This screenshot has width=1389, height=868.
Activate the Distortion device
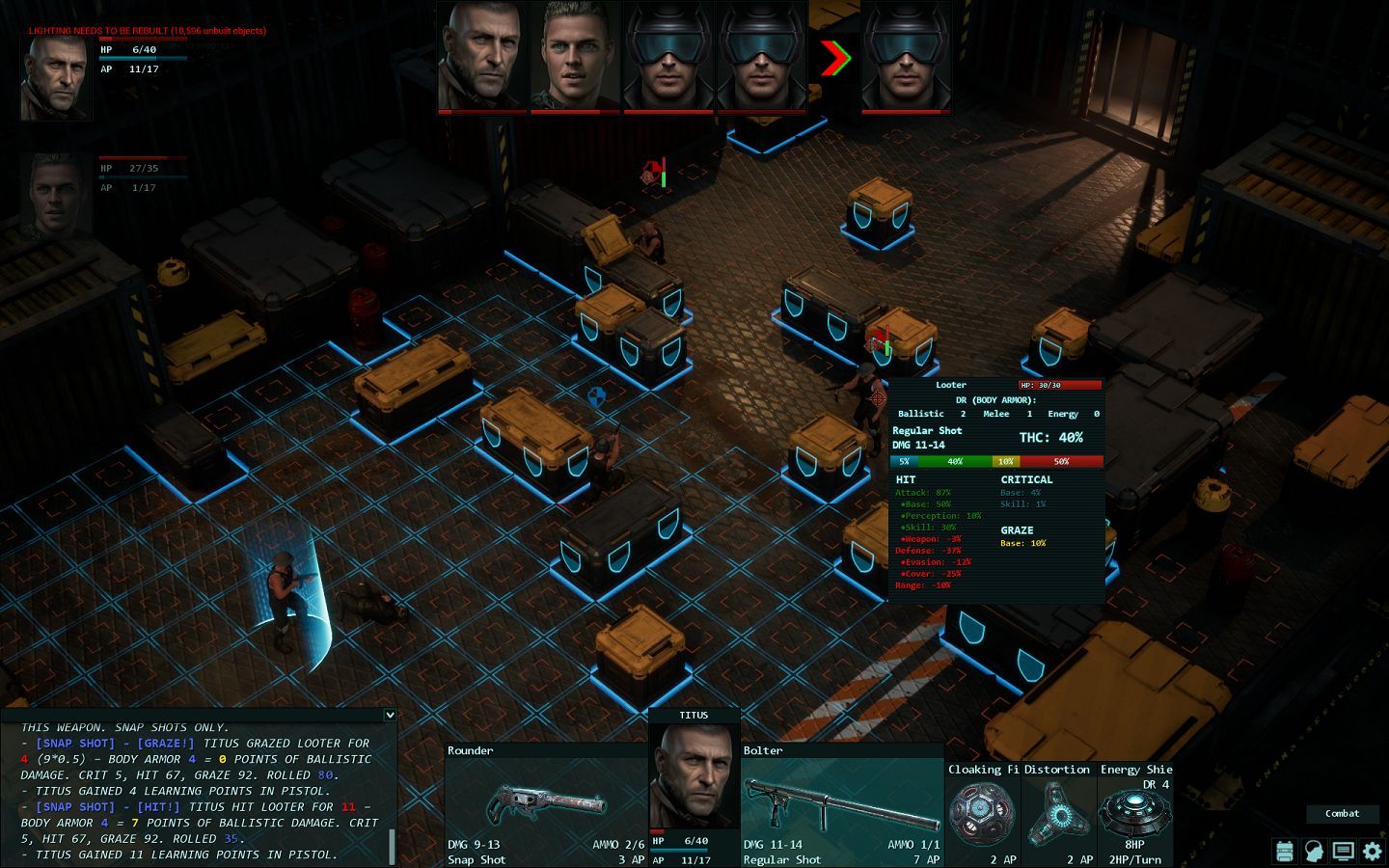coord(1058,813)
